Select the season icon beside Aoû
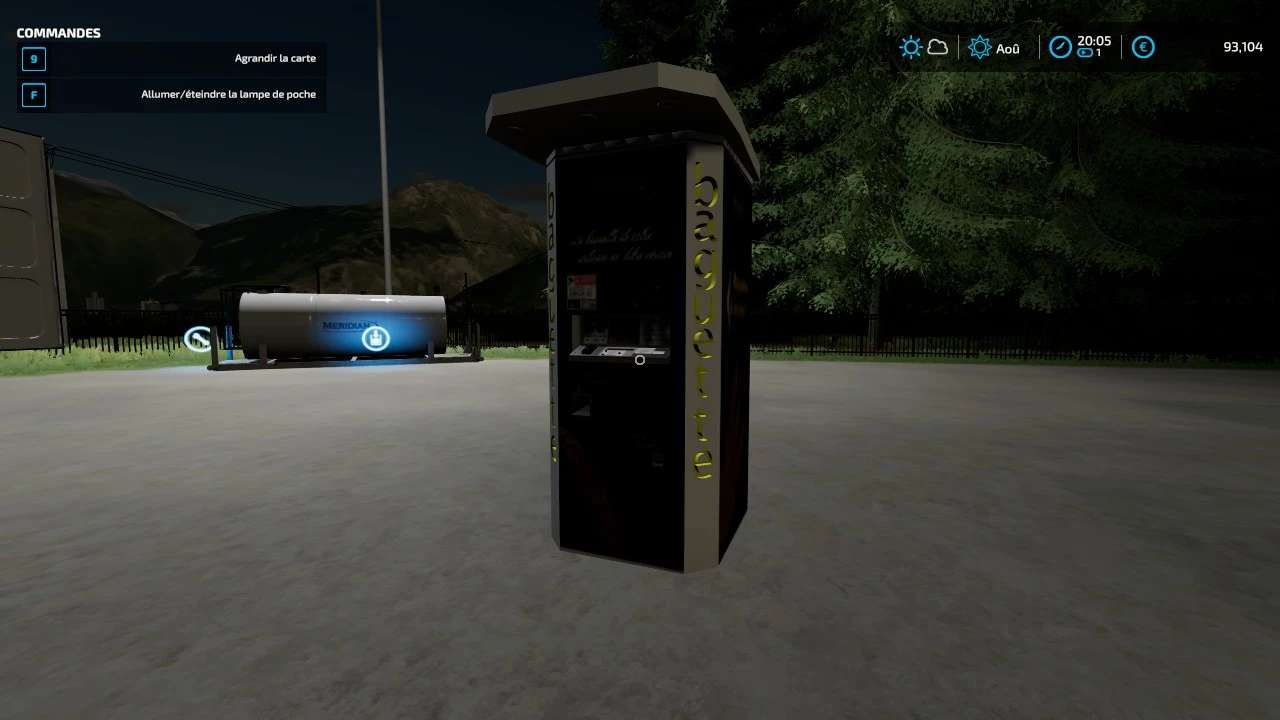Image resolution: width=1280 pixels, height=720 pixels. (980, 47)
